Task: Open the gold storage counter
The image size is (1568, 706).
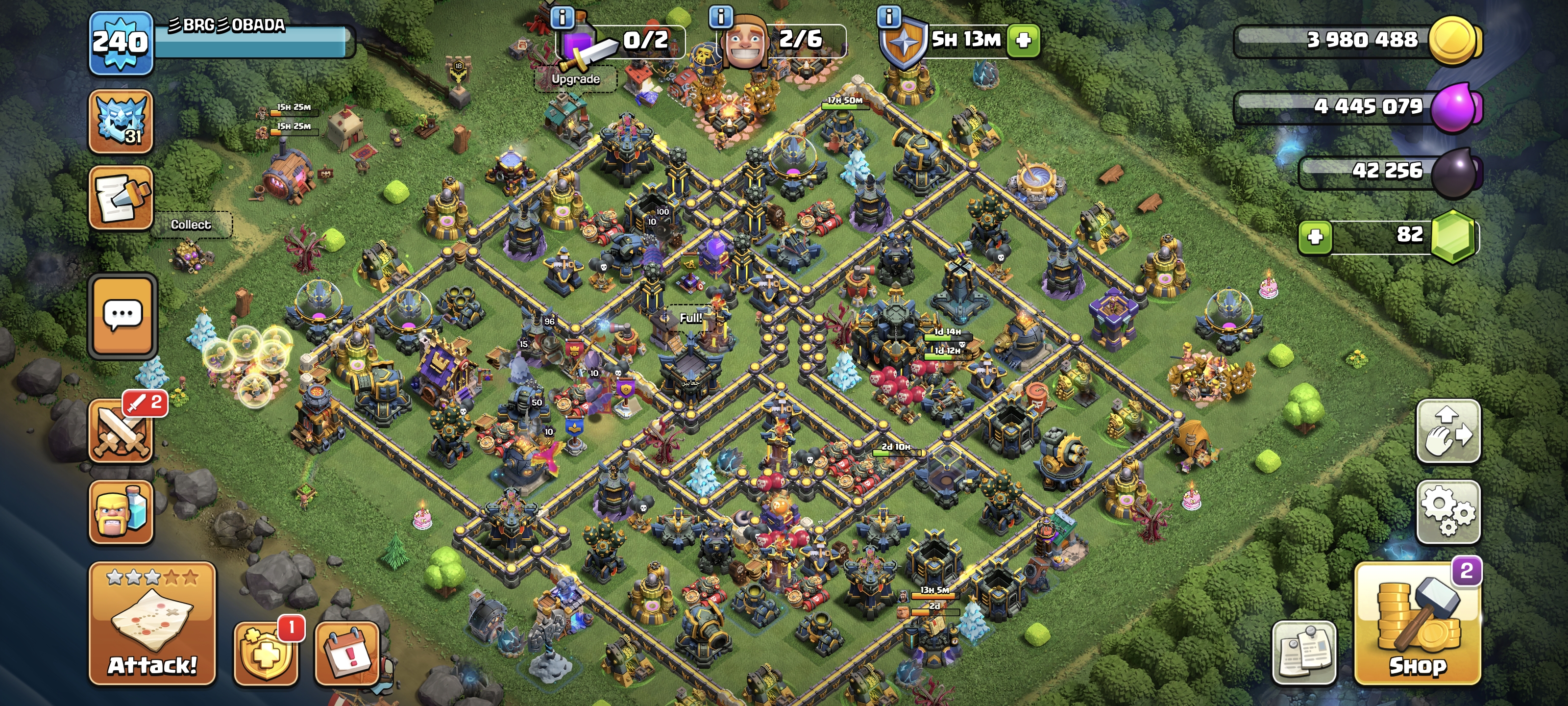Action: [1357, 40]
